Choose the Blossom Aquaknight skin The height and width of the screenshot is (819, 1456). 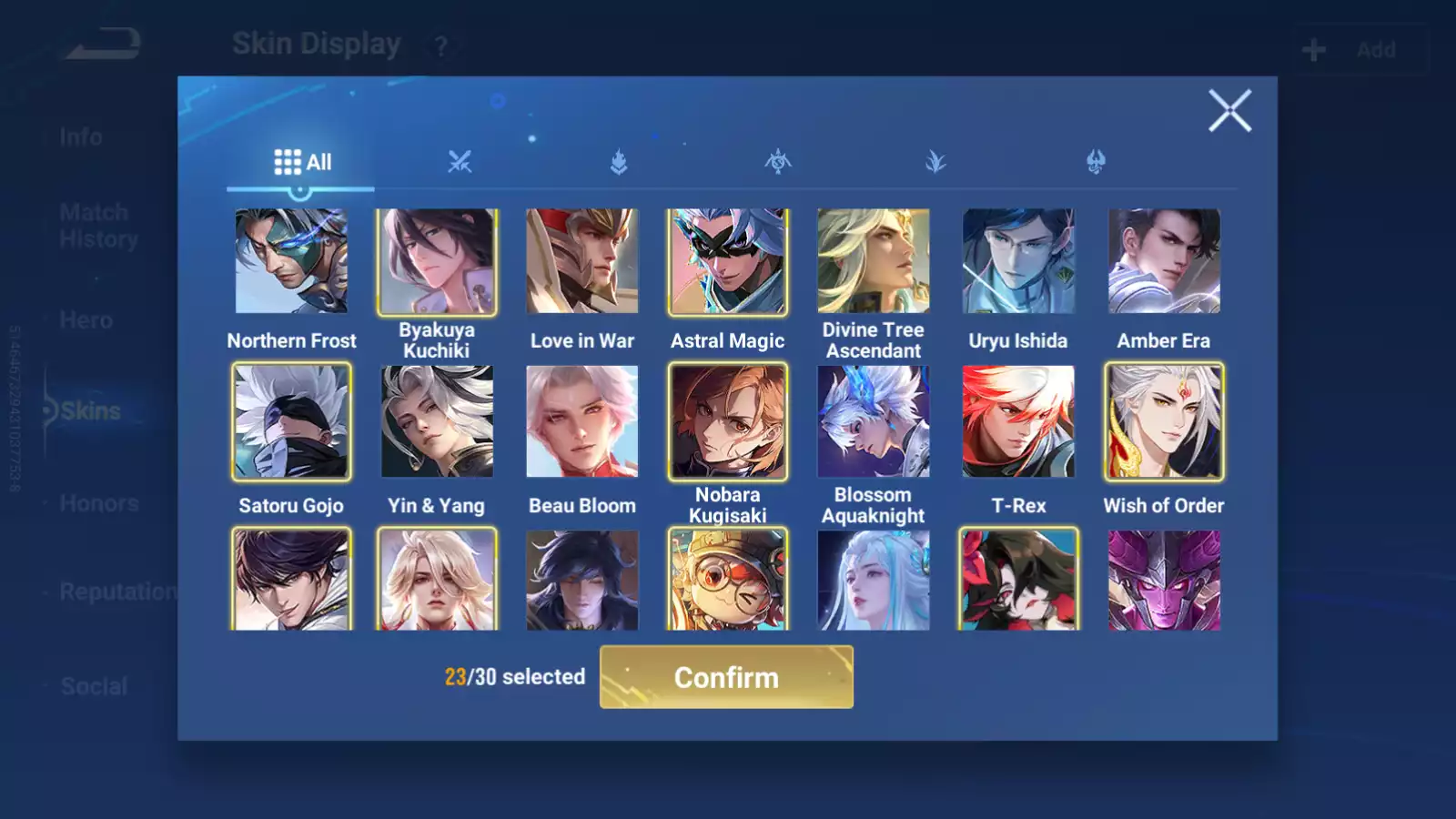(874, 422)
